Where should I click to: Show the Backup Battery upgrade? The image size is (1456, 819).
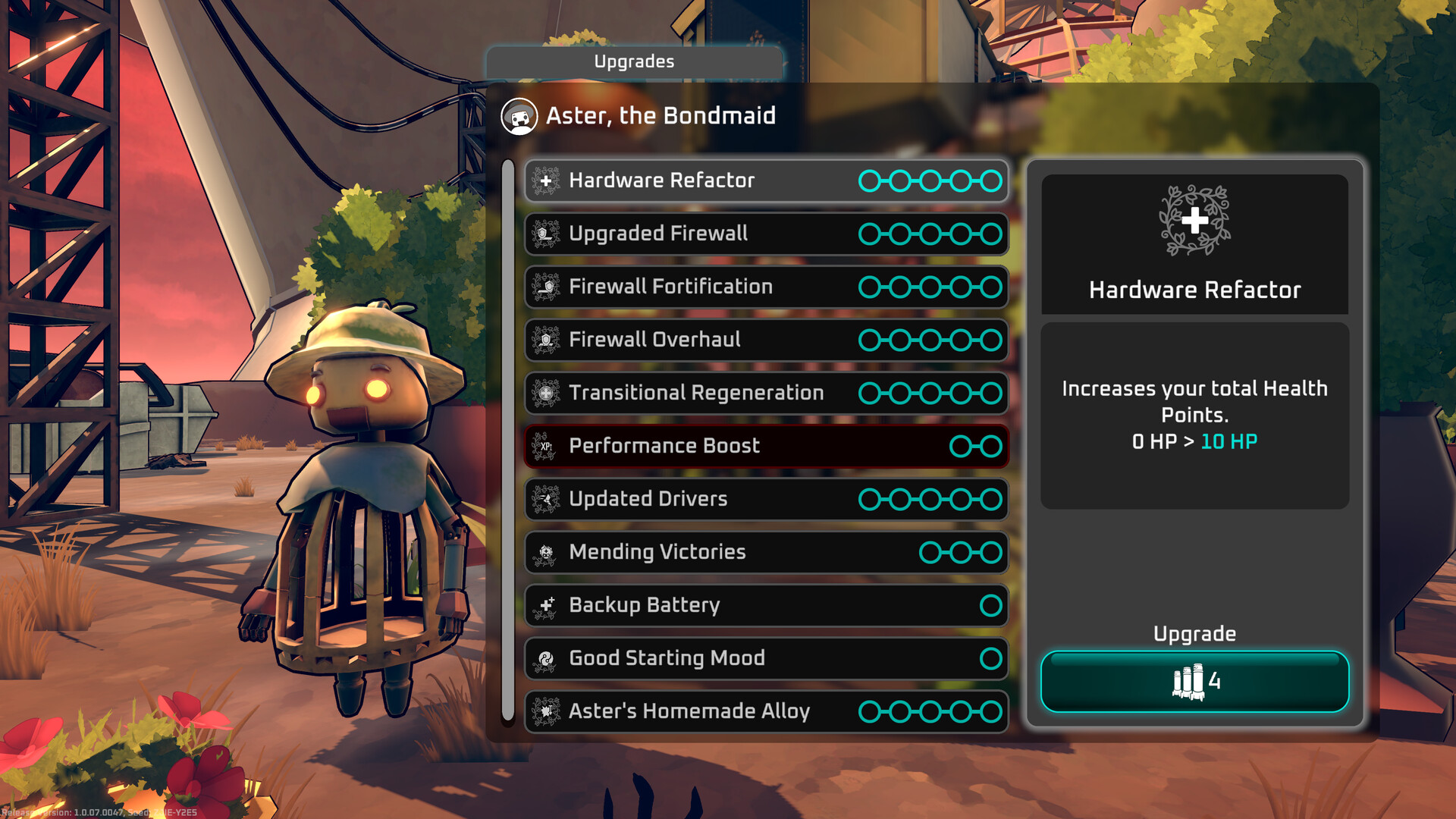[766, 605]
